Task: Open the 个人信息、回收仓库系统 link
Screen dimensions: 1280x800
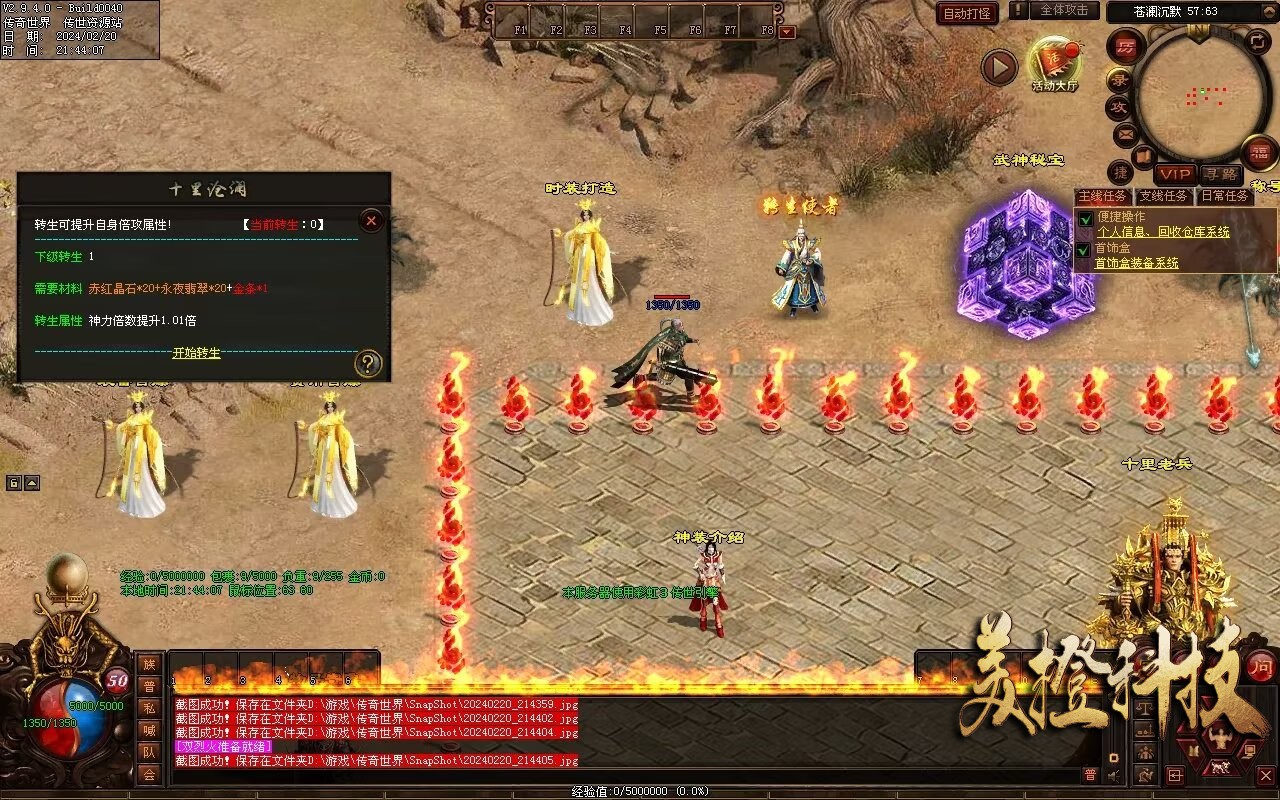Action: [1163, 232]
